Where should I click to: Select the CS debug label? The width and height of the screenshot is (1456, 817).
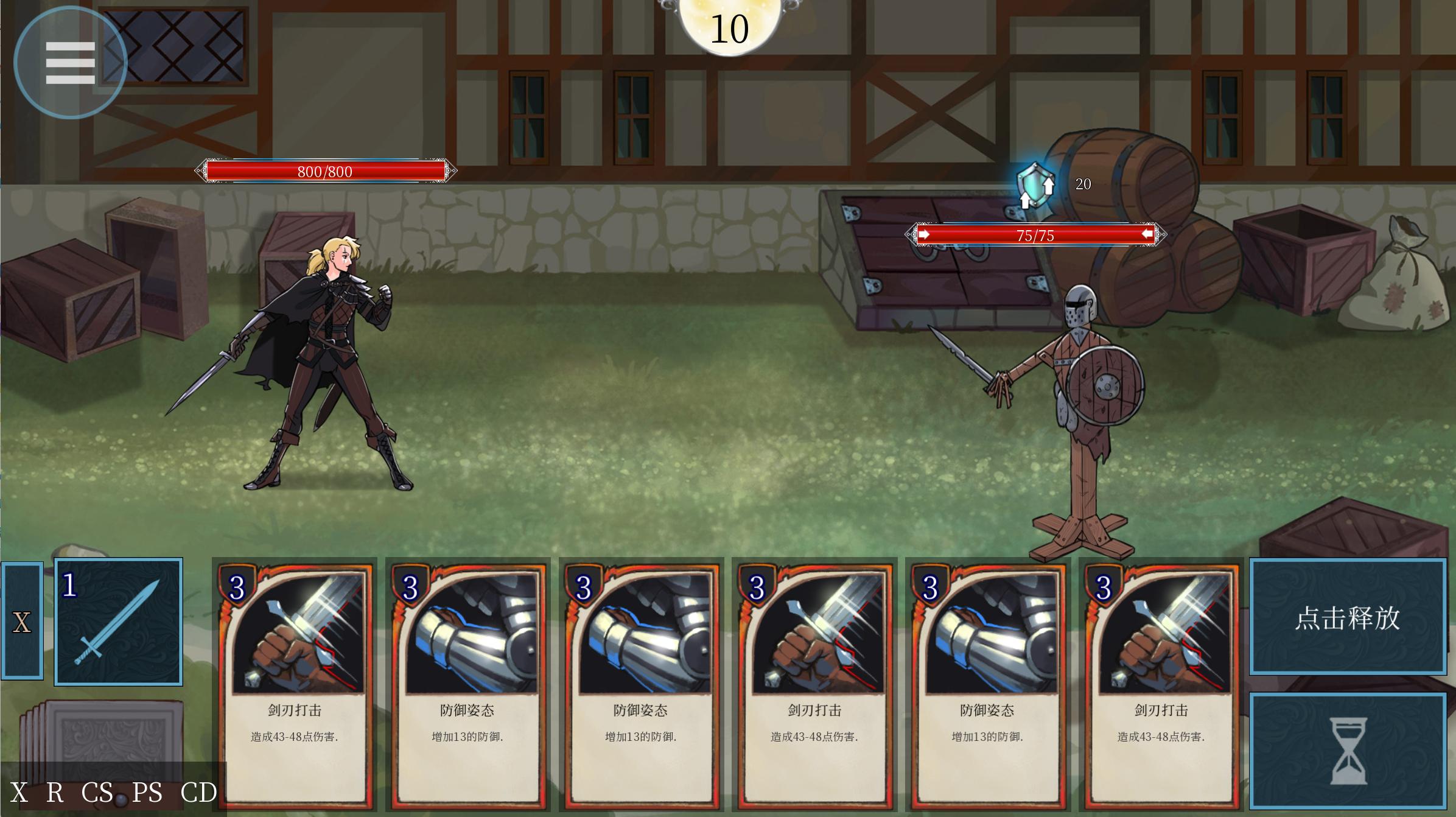97,793
